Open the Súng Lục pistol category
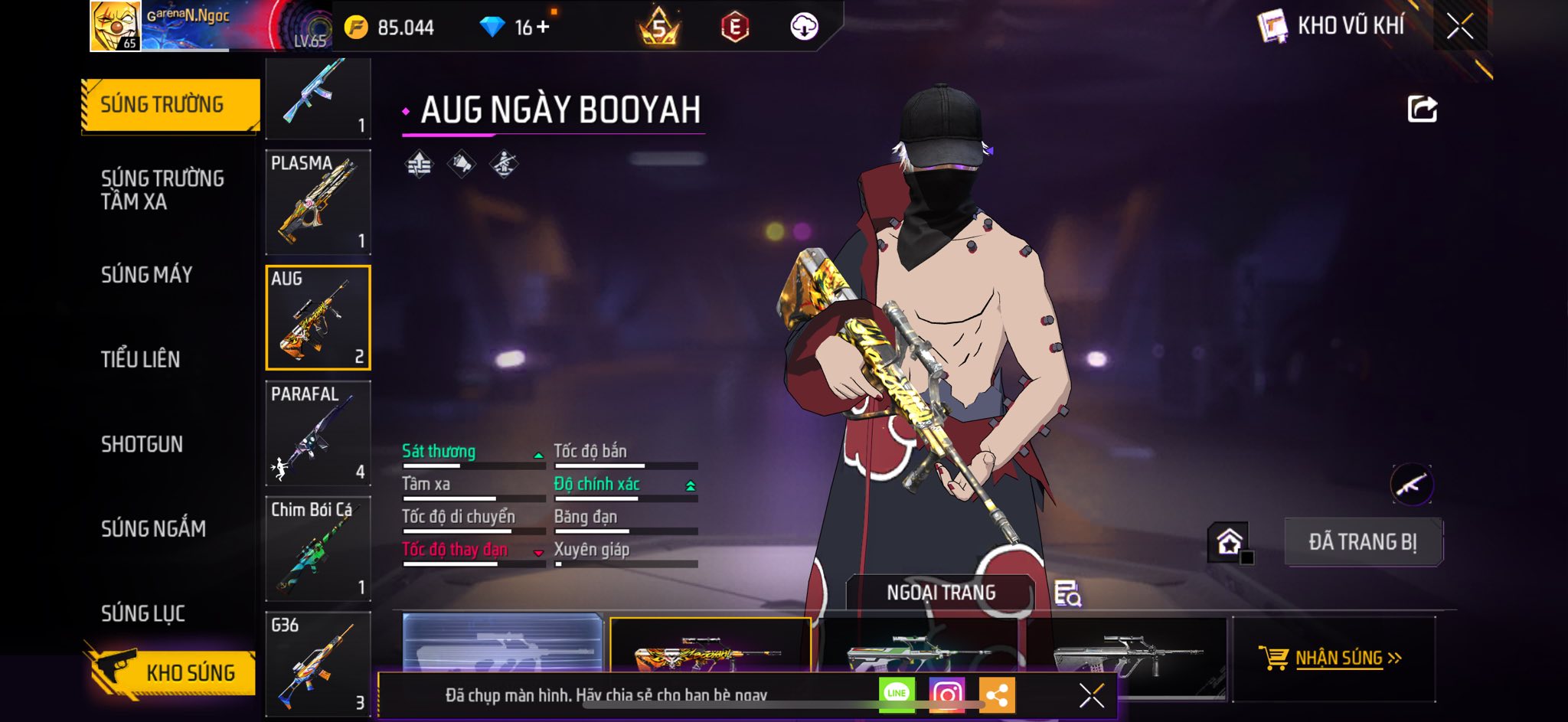The image size is (1568, 722). pyautogui.click(x=143, y=613)
